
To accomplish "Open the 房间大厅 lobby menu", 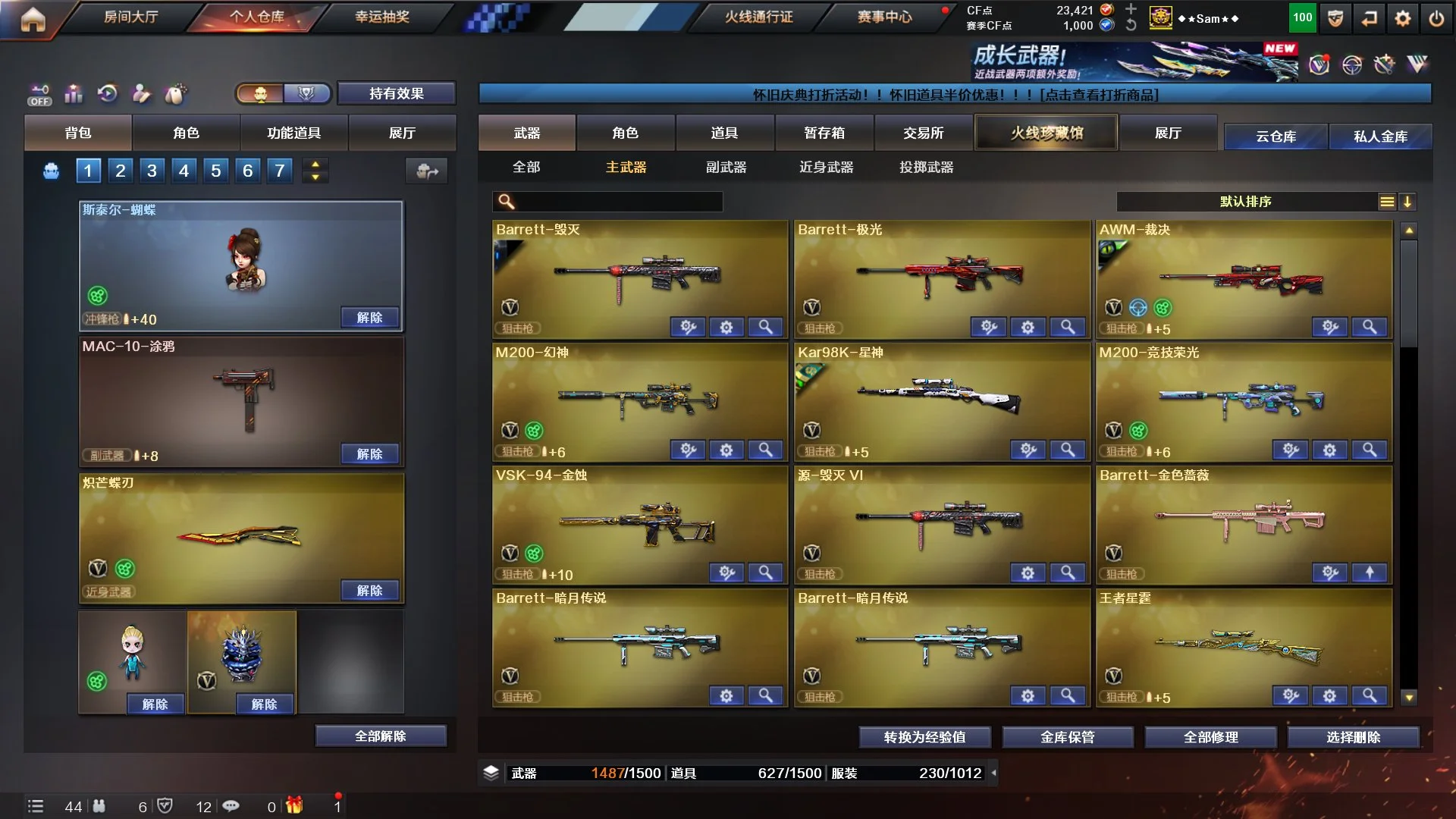I will tap(130, 17).
